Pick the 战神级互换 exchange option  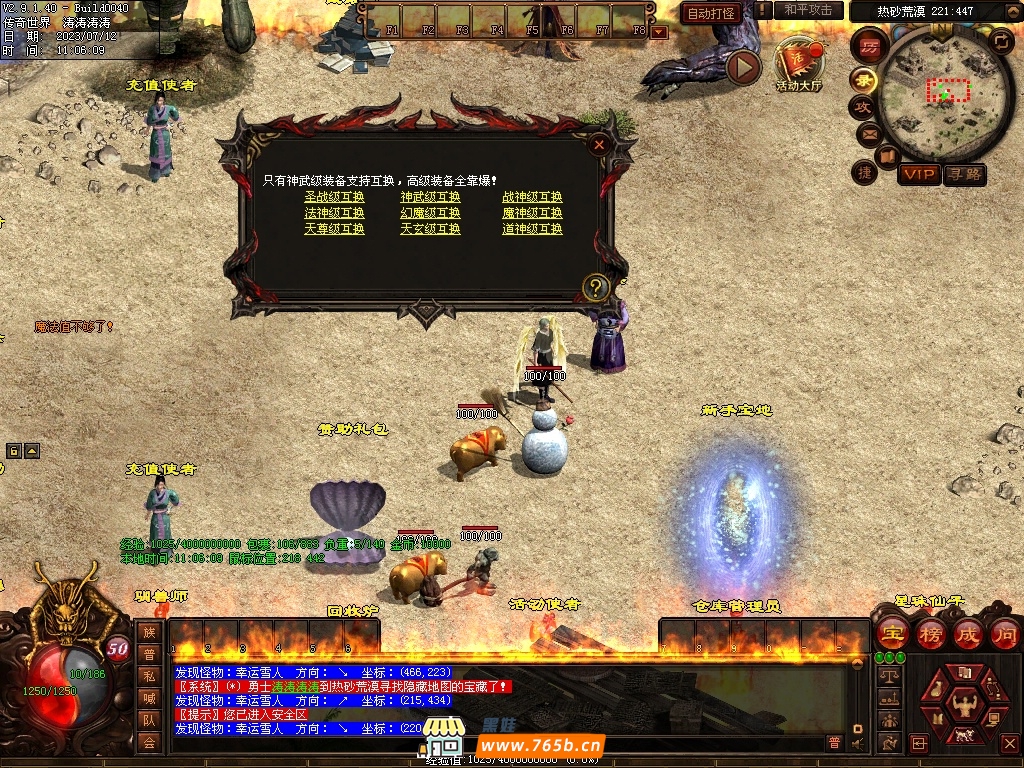(x=532, y=197)
